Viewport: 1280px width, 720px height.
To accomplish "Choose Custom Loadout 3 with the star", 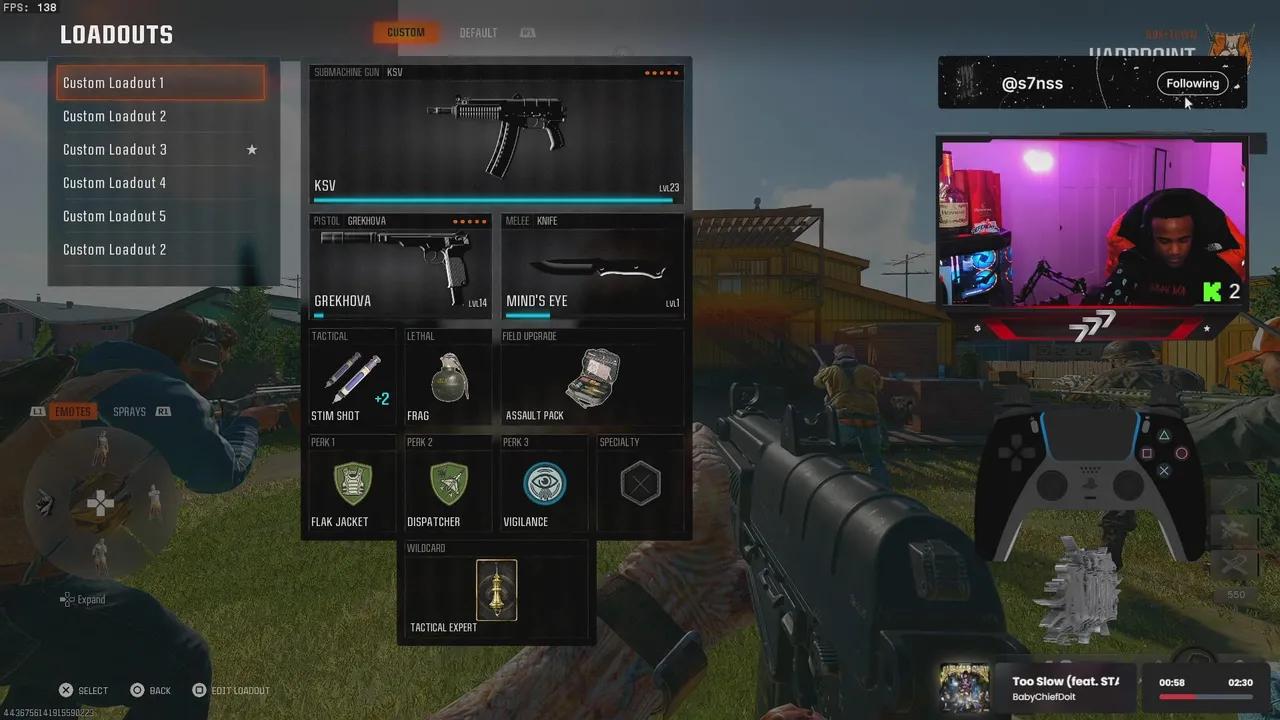I will tap(160, 150).
